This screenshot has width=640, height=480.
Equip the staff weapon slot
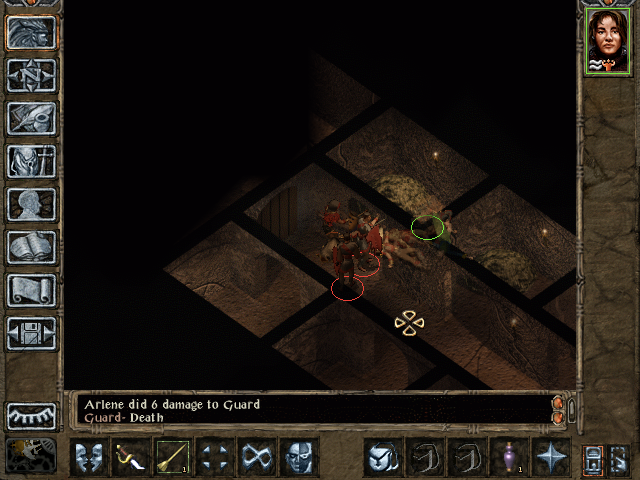click(172, 457)
